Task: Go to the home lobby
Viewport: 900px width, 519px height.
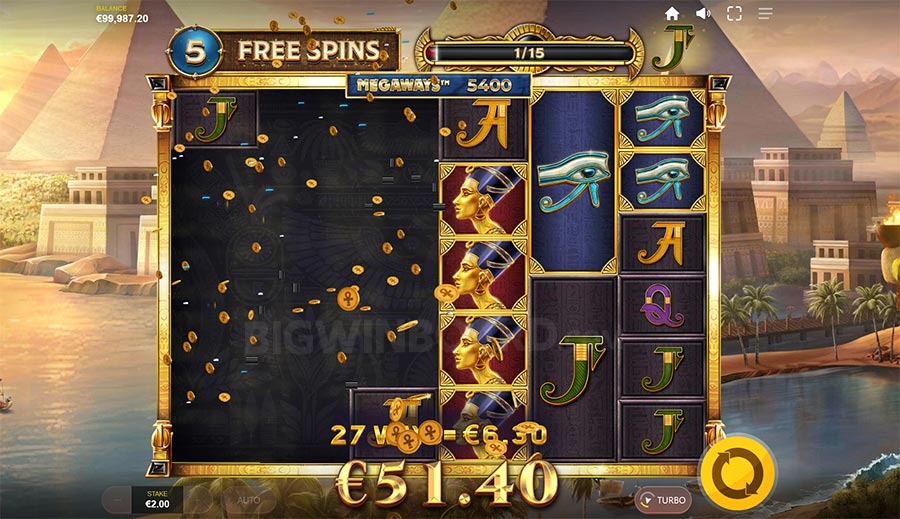Action: point(672,13)
